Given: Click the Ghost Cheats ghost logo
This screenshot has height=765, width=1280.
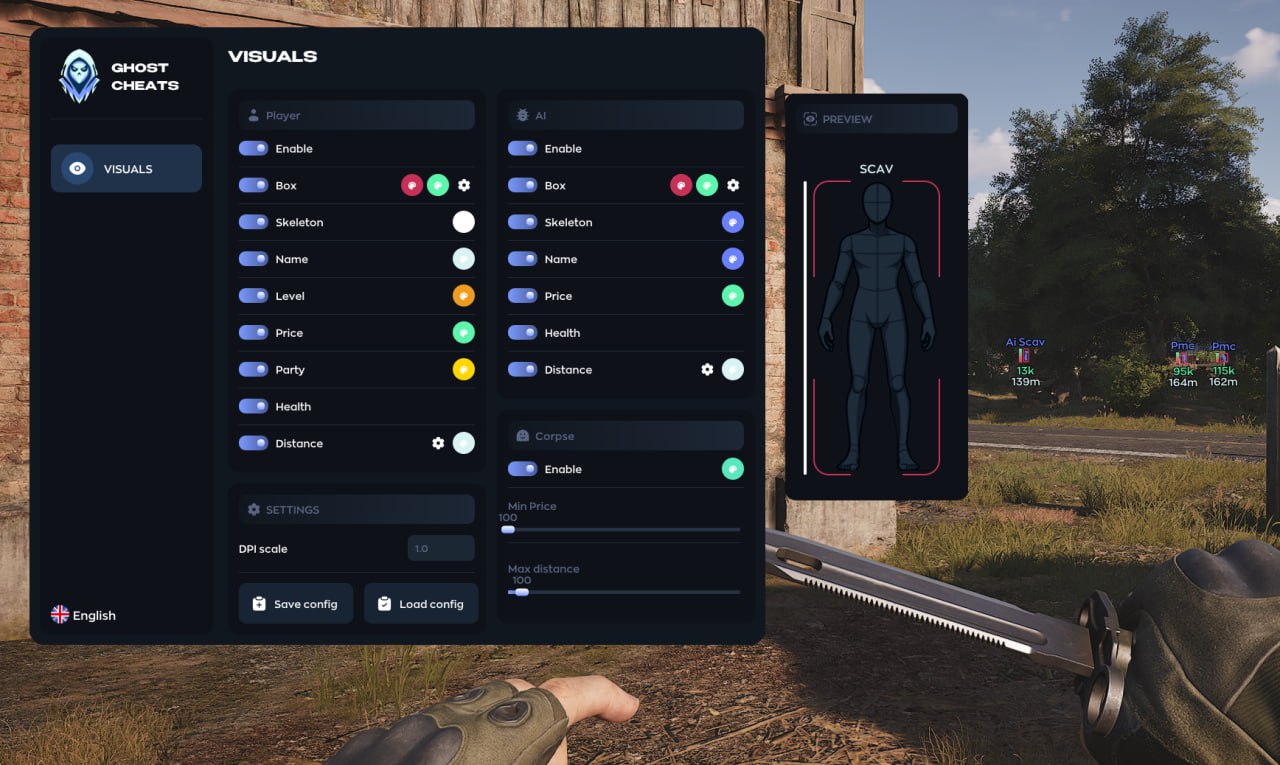Looking at the screenshot, I should pos(79,76).
